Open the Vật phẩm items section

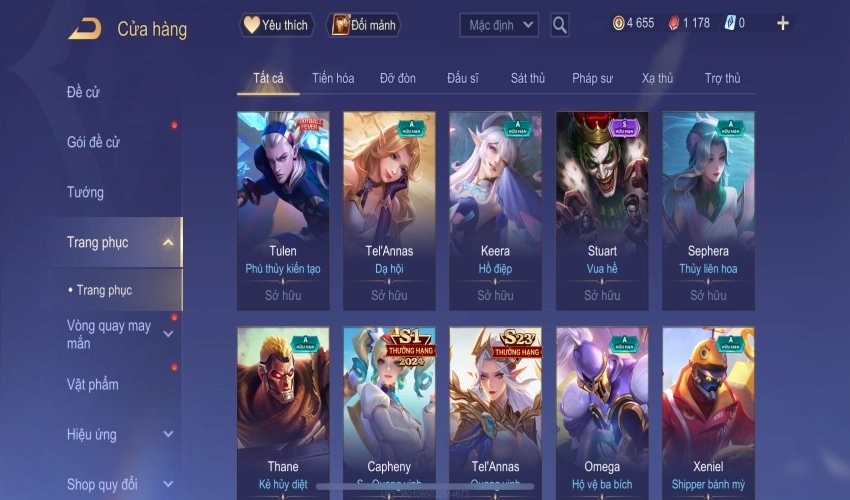[93, 384]
